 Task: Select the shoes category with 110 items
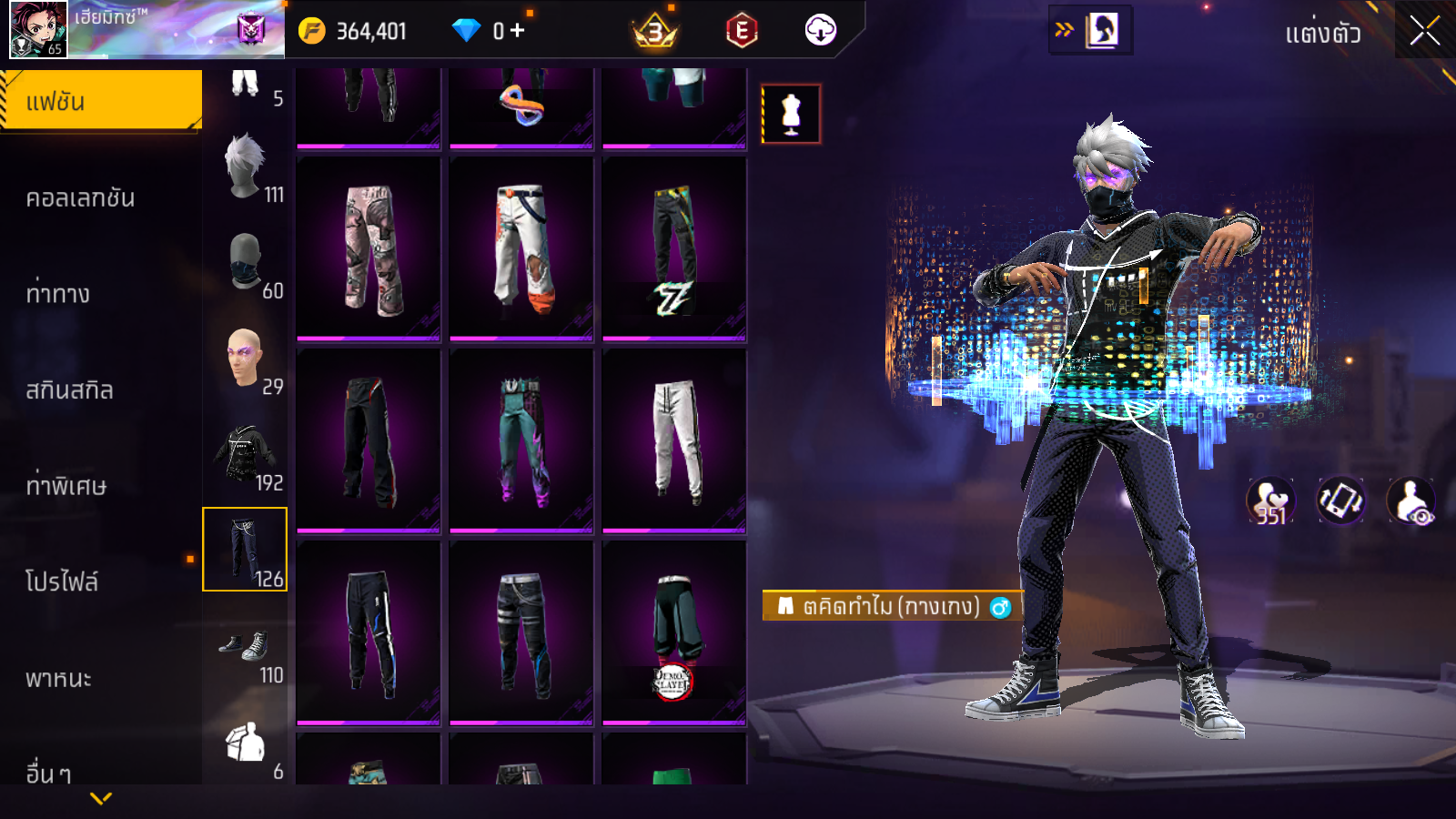pos(246,650)
